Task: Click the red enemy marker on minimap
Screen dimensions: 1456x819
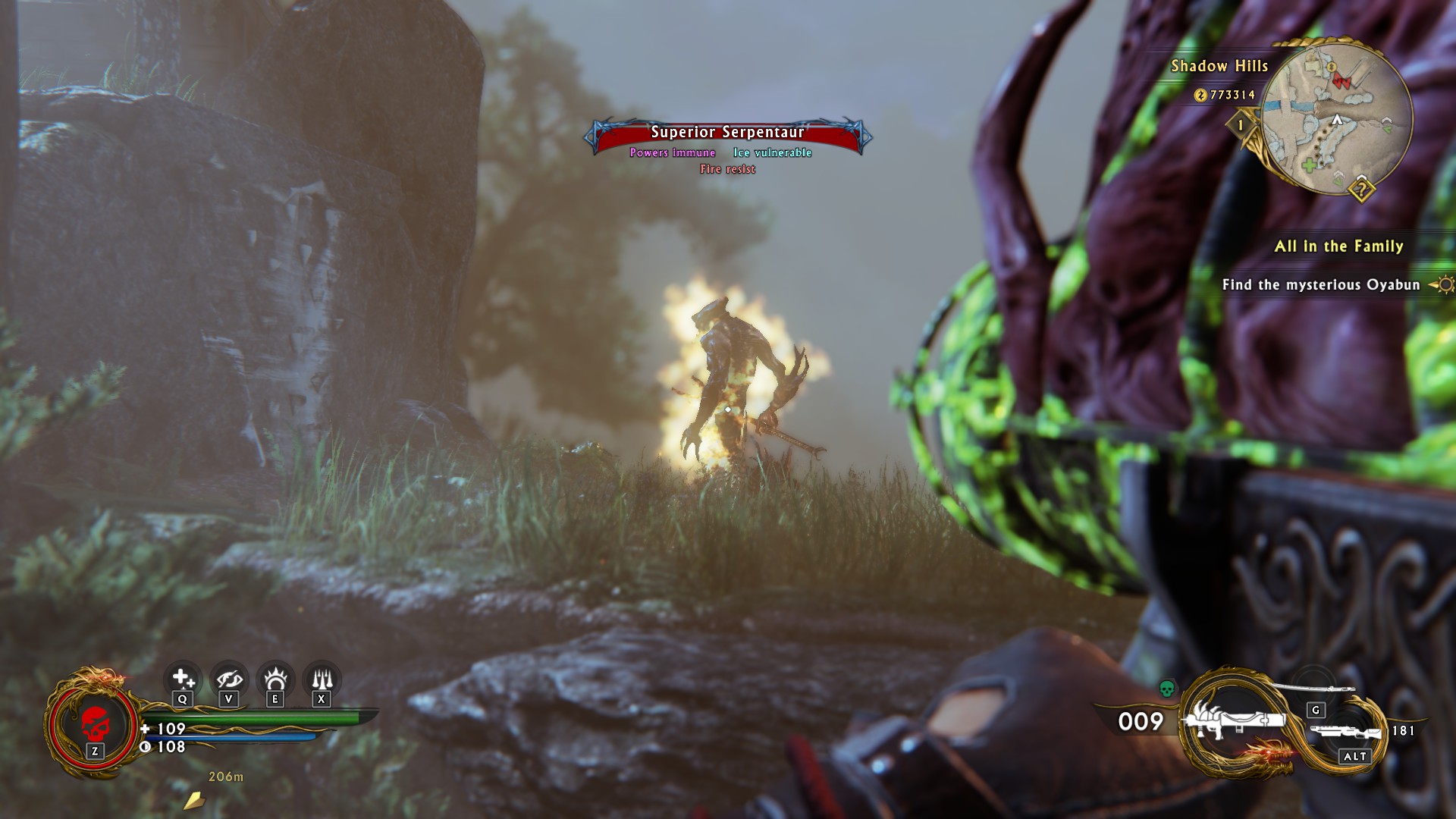Action: (1341, 81)
